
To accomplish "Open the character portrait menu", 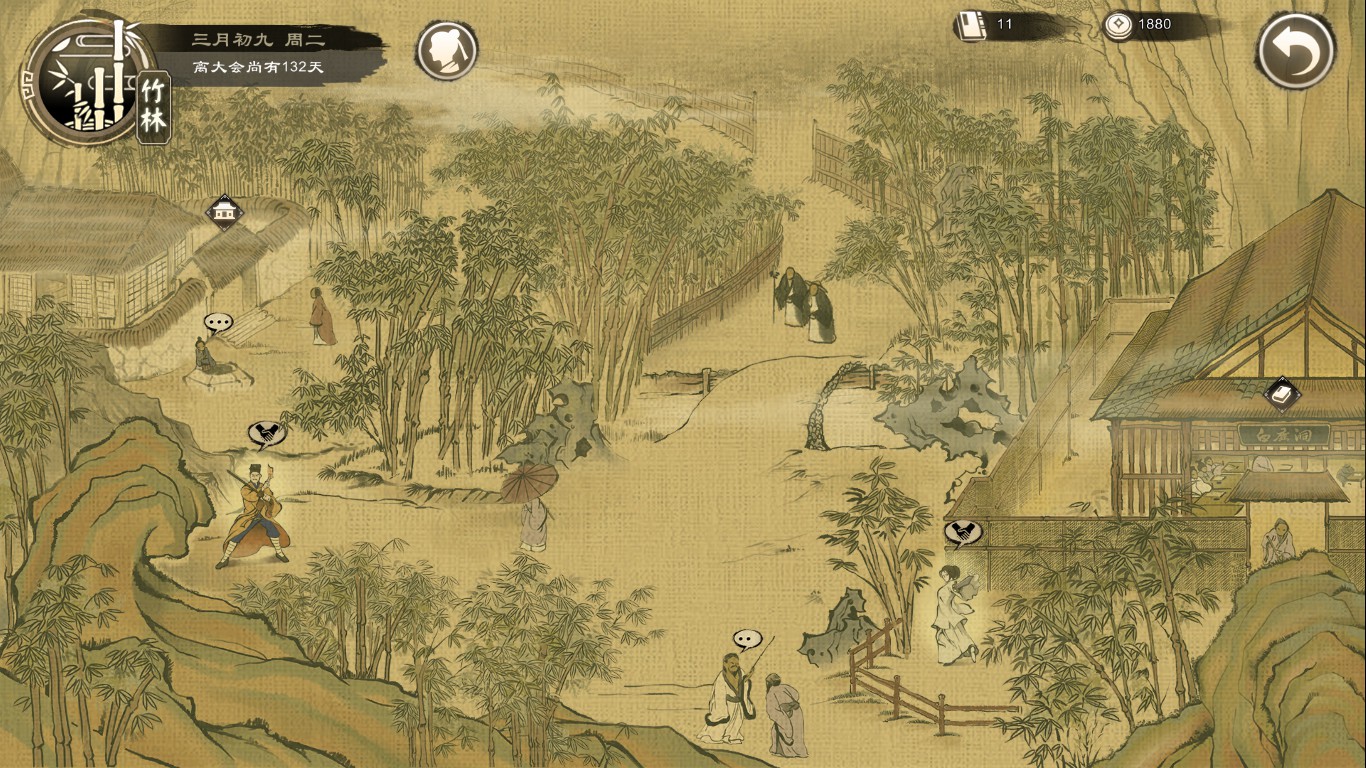I will [x=447, y=50].
